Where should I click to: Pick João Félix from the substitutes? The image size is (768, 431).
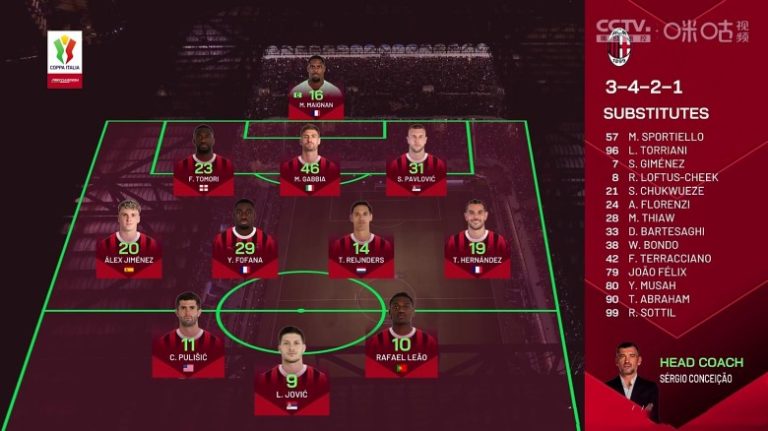(664, 272)
